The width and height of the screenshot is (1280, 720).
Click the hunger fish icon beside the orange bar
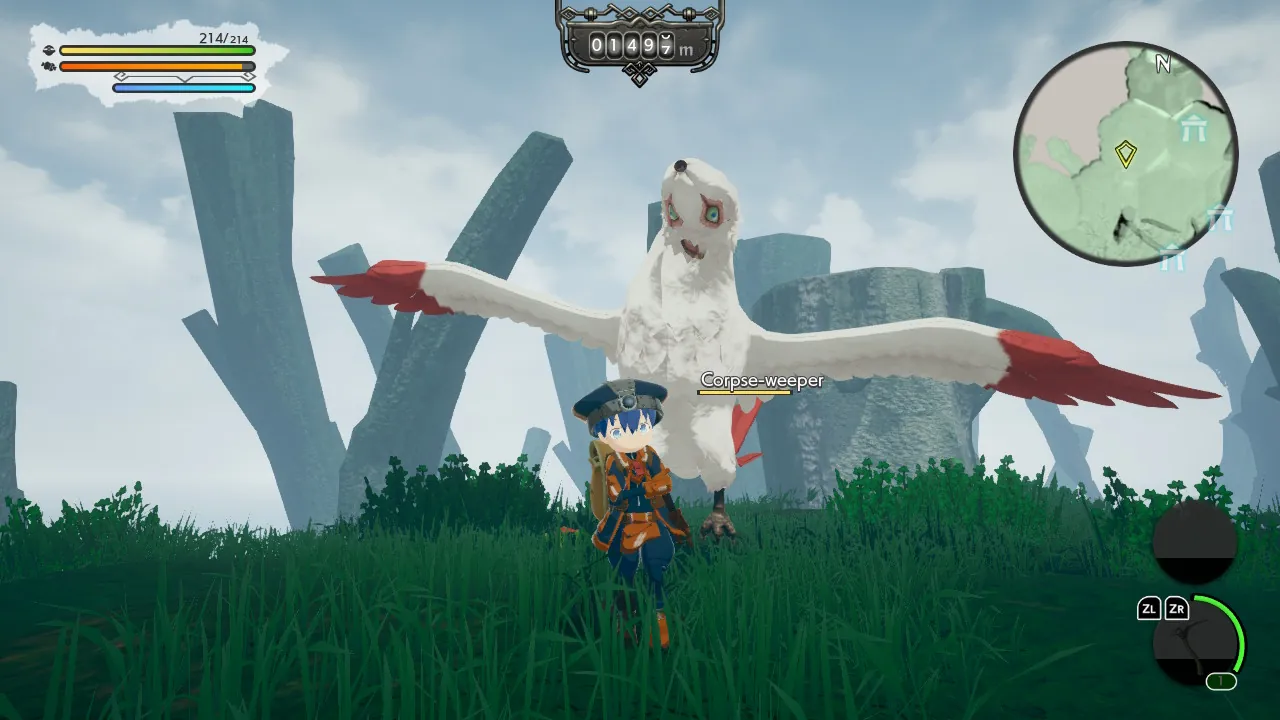click(49, 66)
